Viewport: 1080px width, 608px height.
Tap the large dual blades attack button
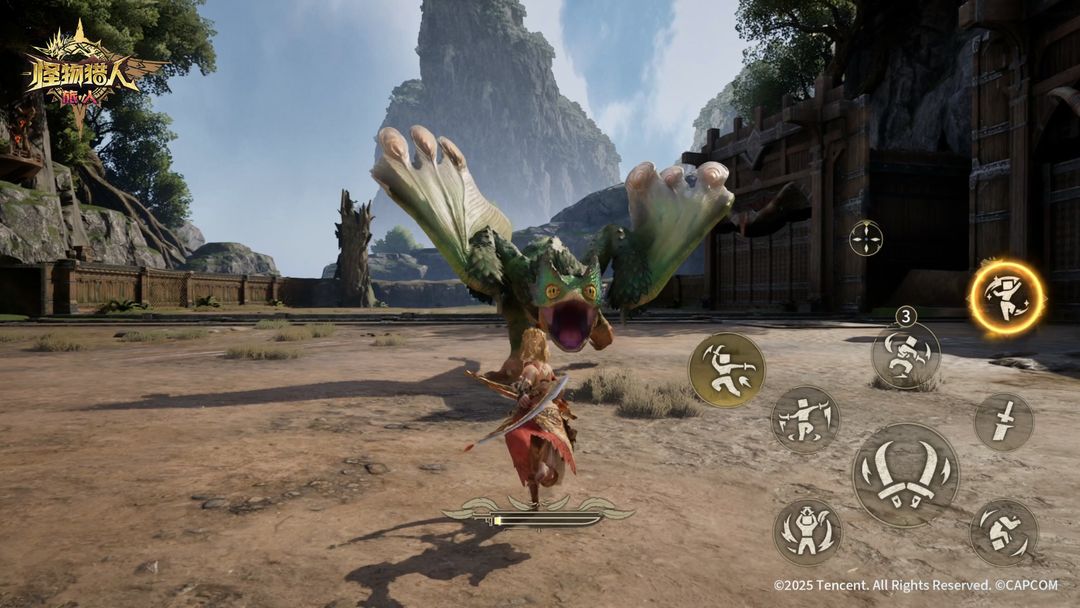pos(905,475)
